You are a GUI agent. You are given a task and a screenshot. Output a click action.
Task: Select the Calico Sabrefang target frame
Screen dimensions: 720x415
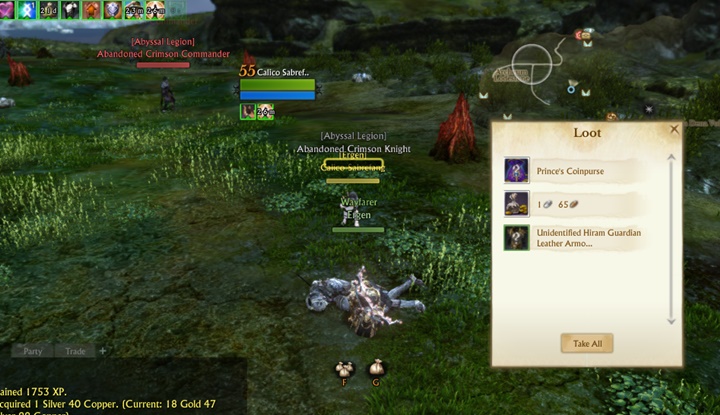(278, 85)
